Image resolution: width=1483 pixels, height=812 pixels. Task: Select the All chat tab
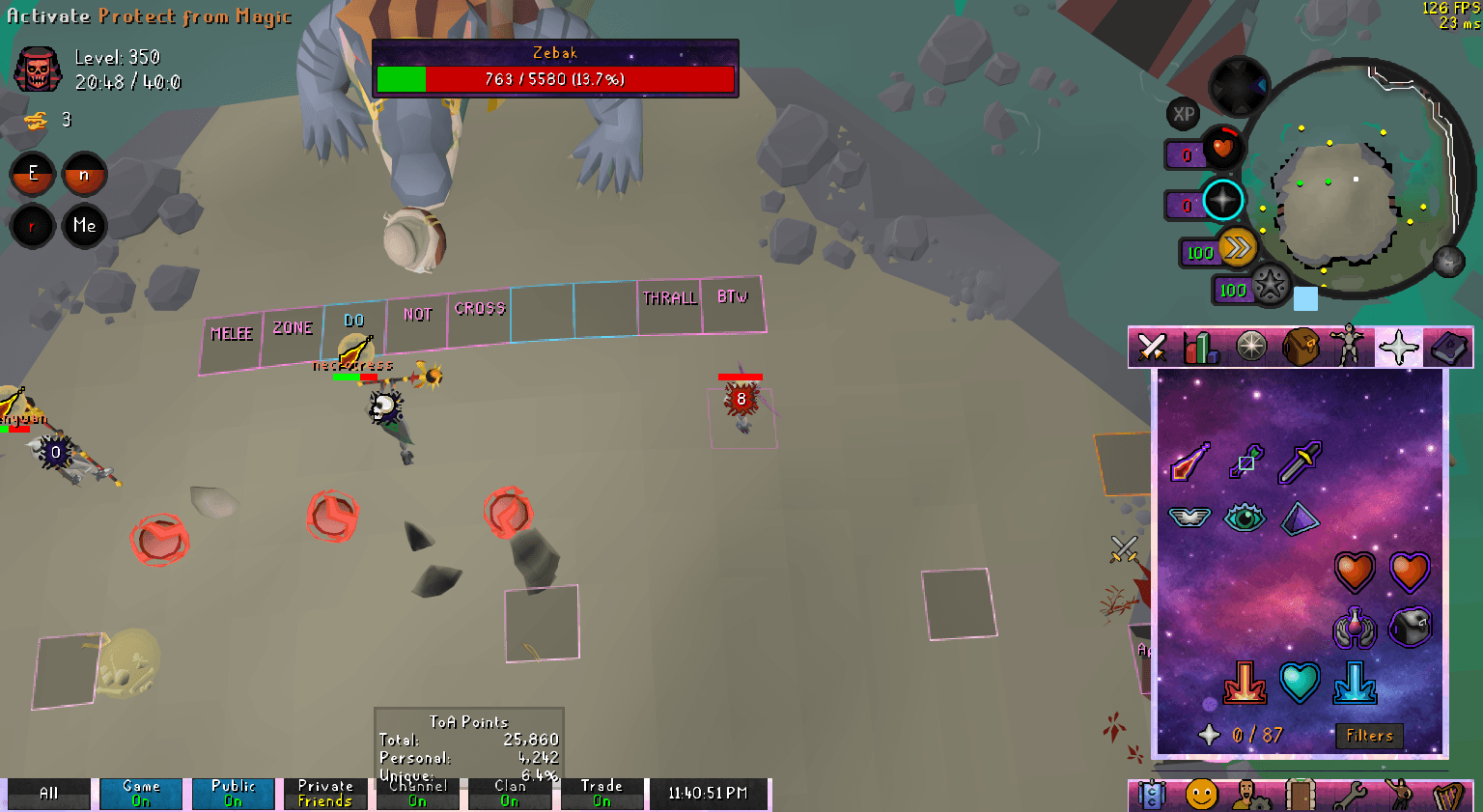pos(47,793)
